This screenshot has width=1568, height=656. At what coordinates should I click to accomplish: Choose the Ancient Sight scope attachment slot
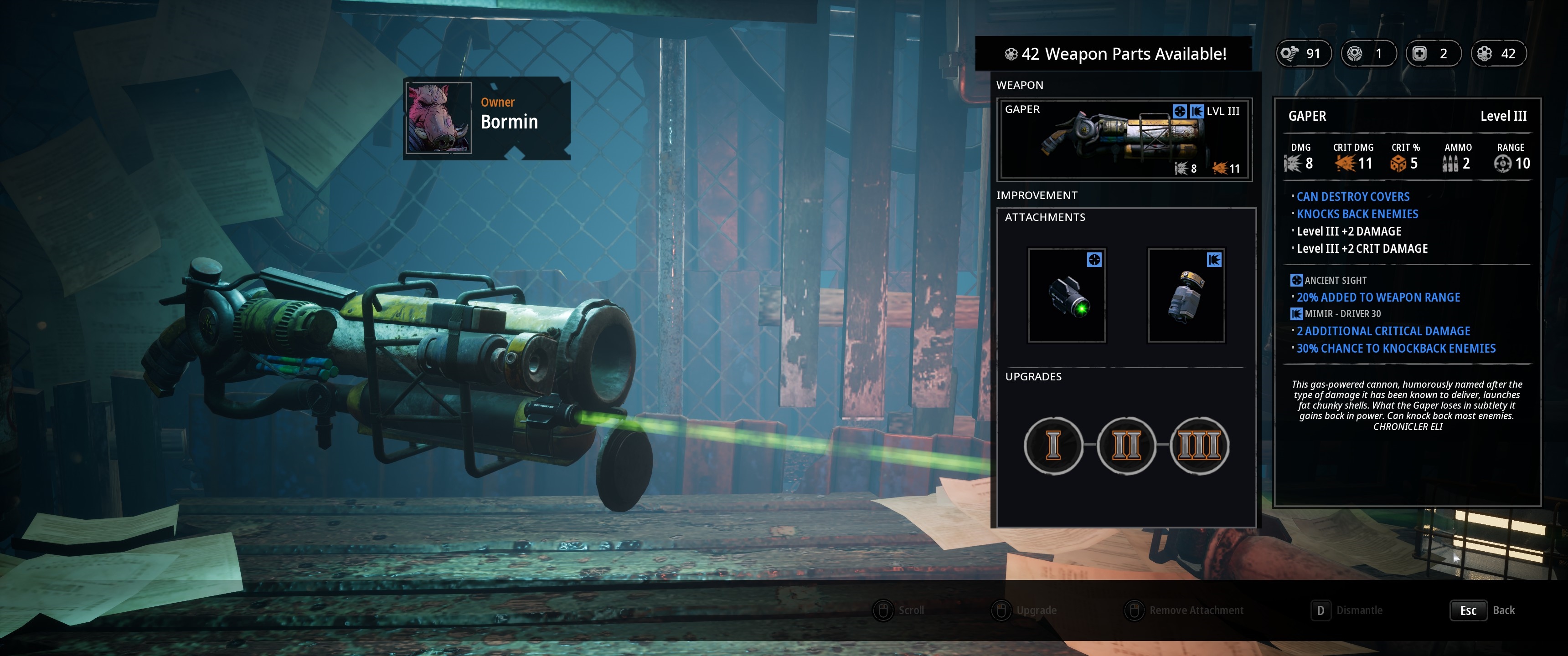[x=1067, y=296]
